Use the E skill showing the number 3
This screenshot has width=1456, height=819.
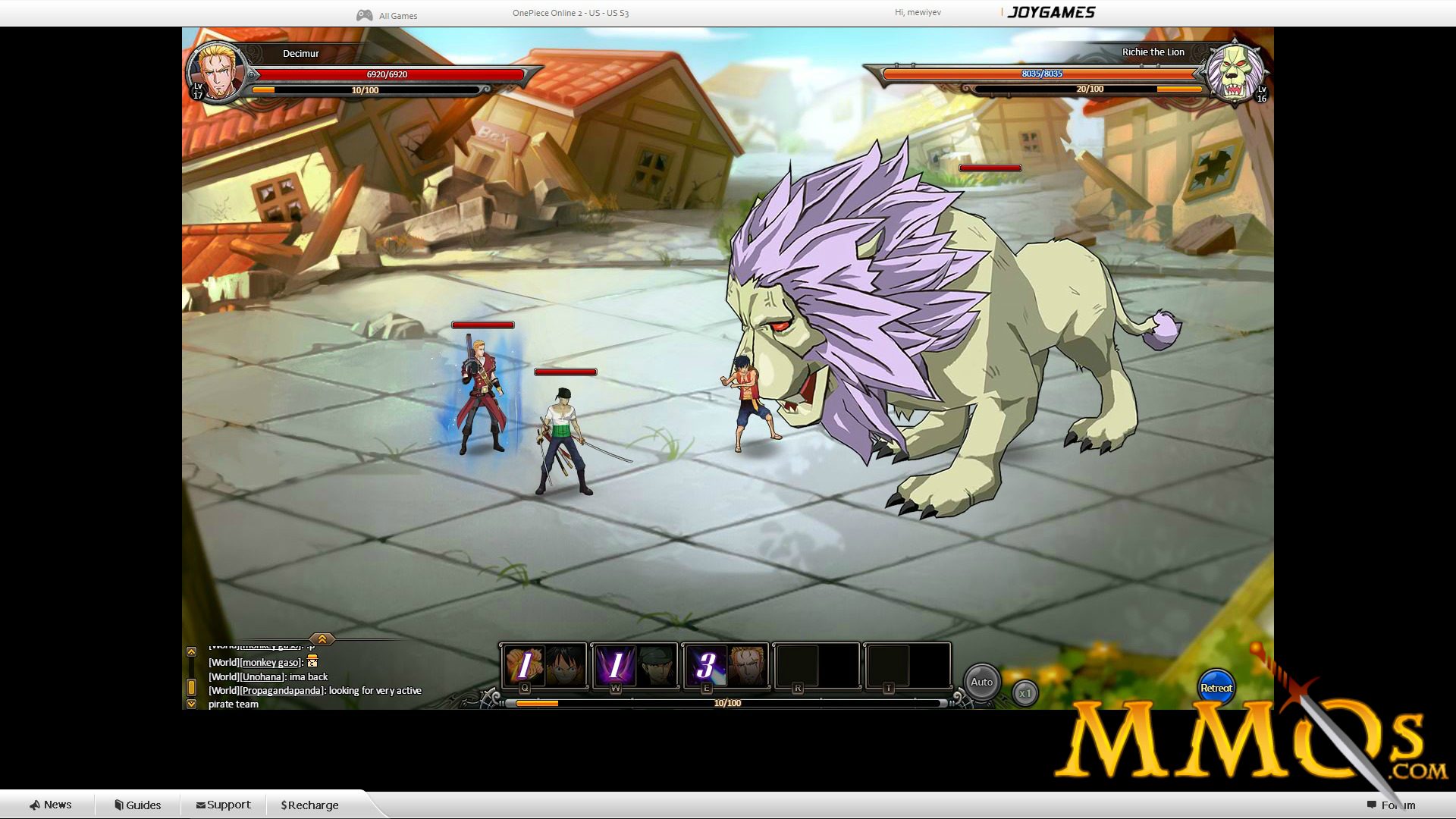[x=707, y=665]
